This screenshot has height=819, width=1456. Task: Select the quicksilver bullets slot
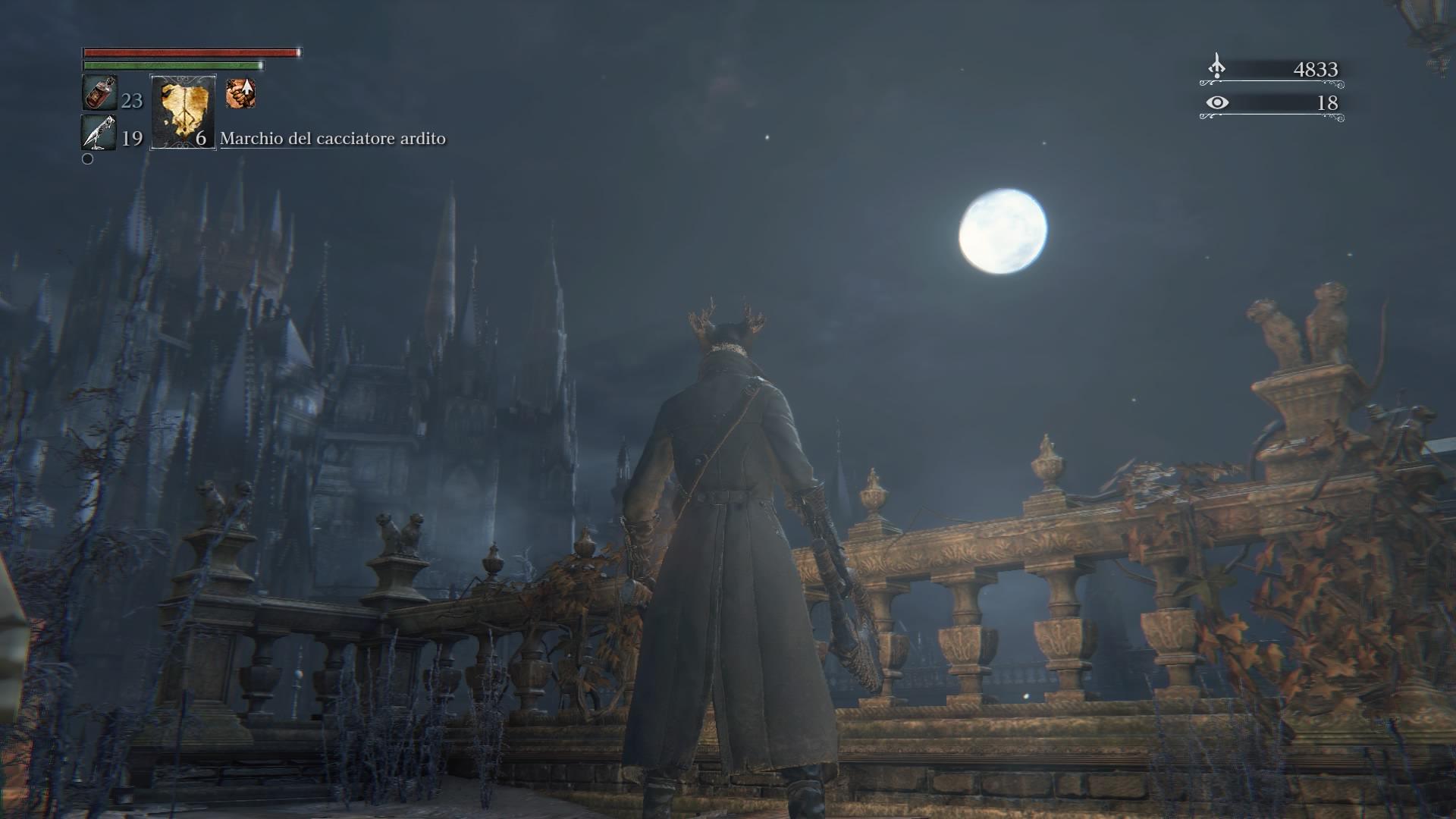(x=99, y=133)
